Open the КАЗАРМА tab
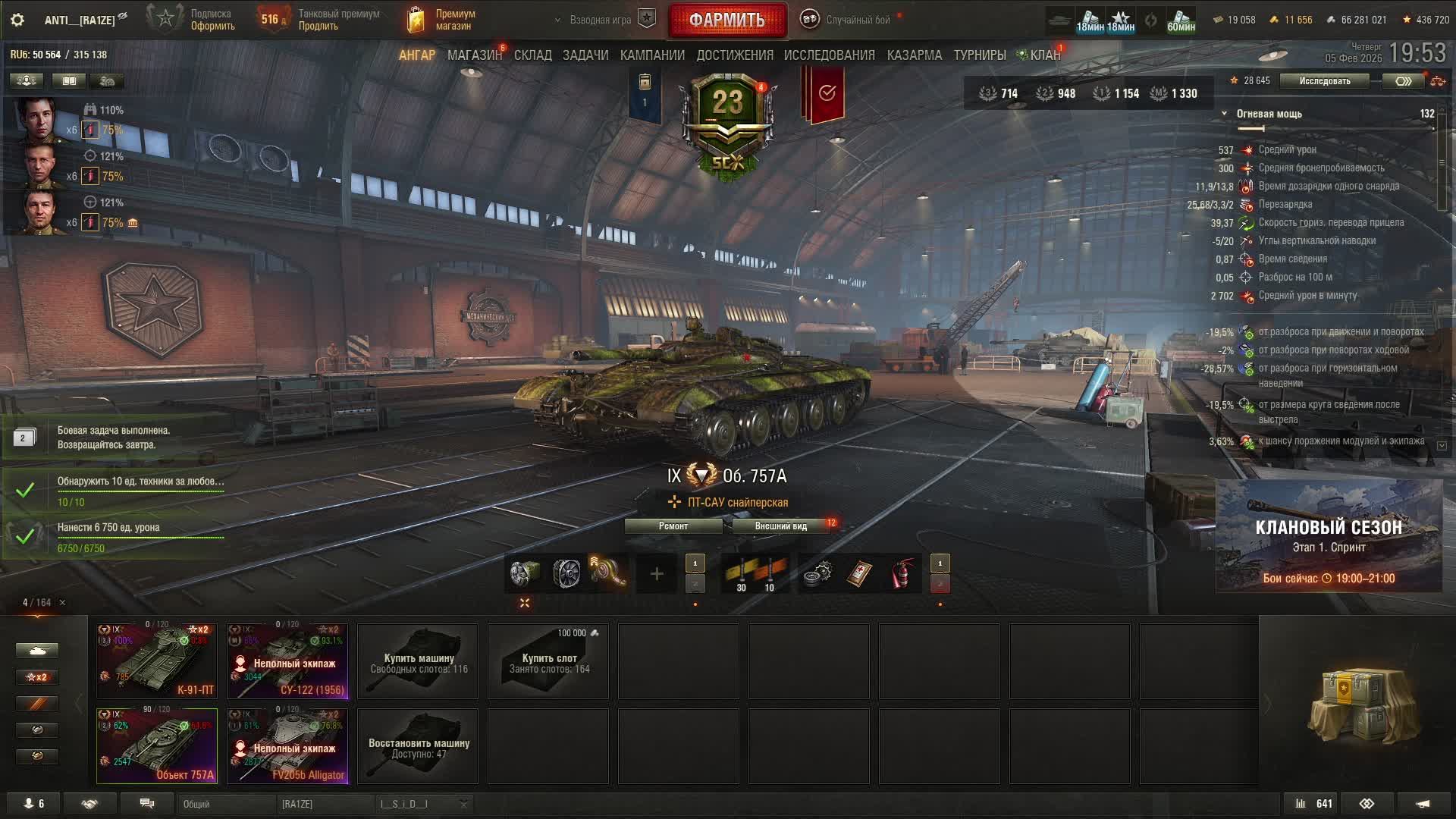This screenshot has width=1456, height=819. [x=914, y=55]
